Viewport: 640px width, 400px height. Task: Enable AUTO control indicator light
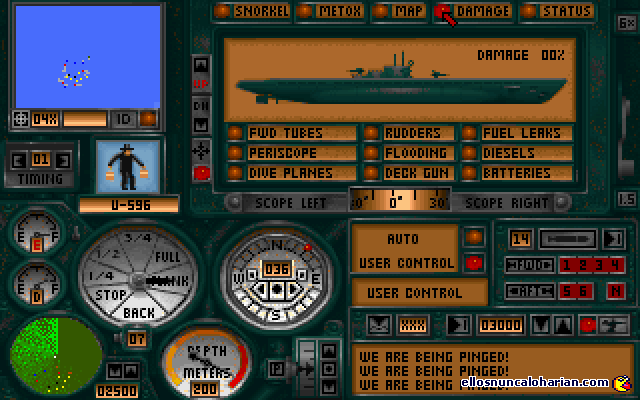pos(475,237)
